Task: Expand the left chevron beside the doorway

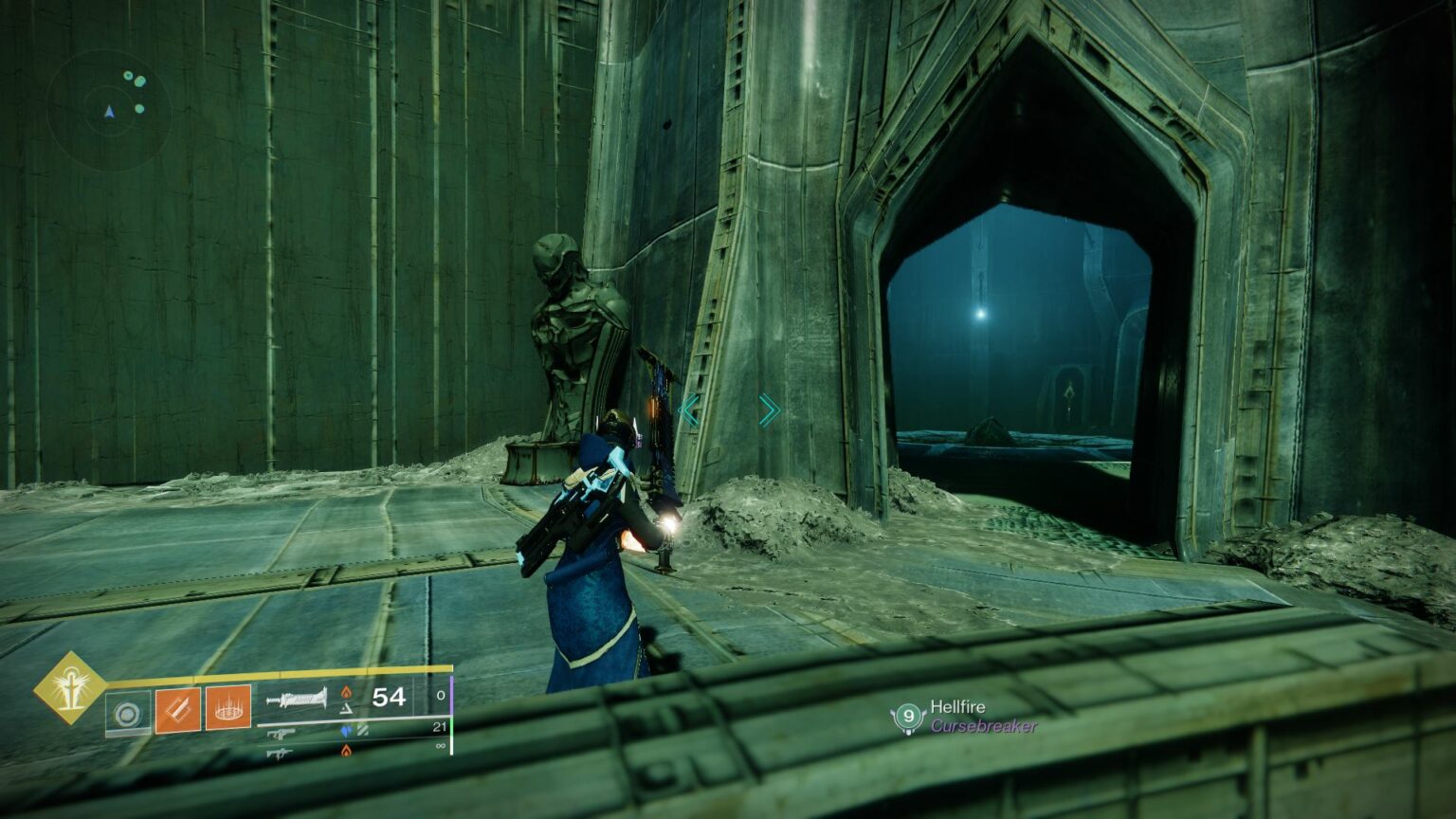Action: pos(689,409)
